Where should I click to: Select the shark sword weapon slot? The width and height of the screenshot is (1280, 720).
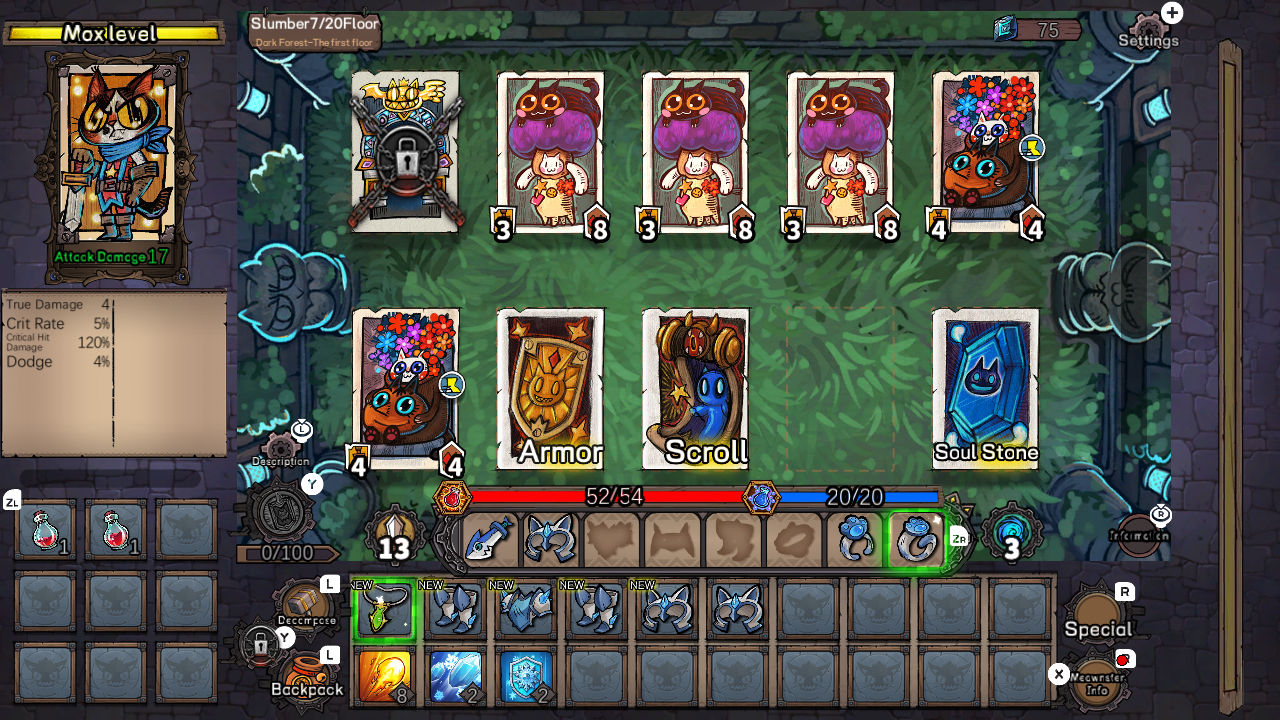click(x=488, y=538)
